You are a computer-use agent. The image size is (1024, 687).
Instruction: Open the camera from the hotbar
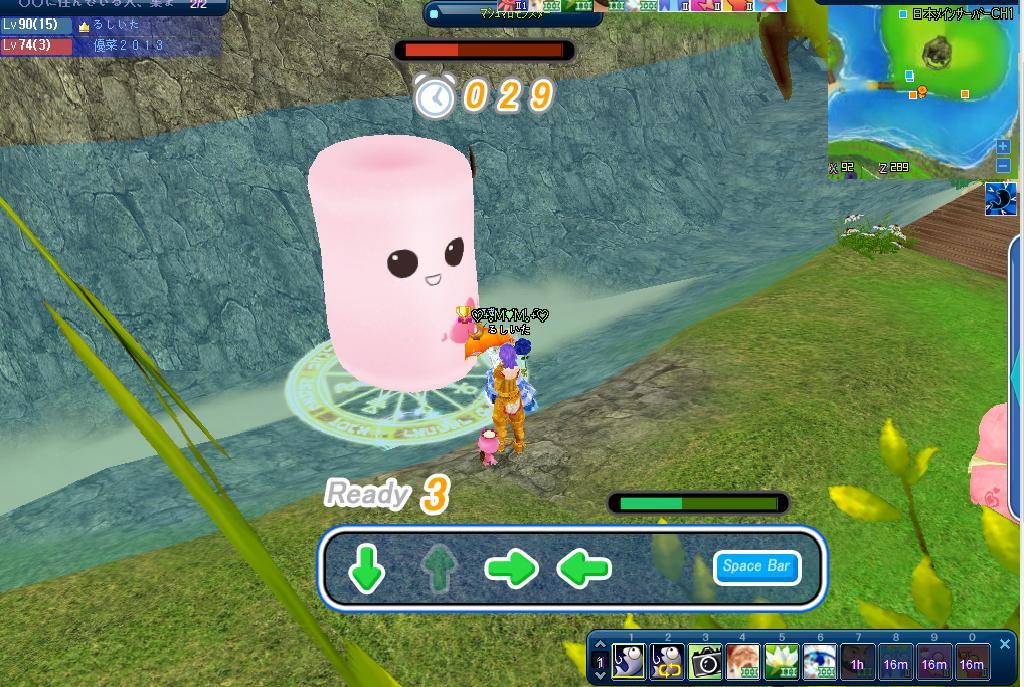point(705,662)
